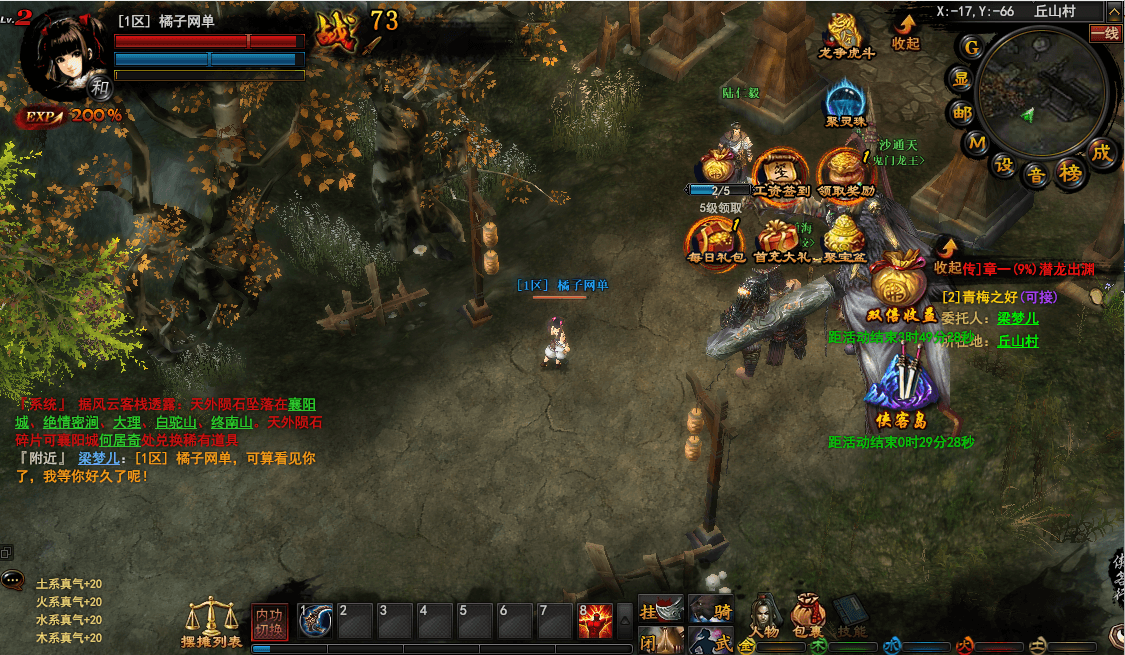The width and height of the screenshot is (1125, 655).
Task: Activate the 聚灵珠 blue orb icon
Action: tap(845, 101)
